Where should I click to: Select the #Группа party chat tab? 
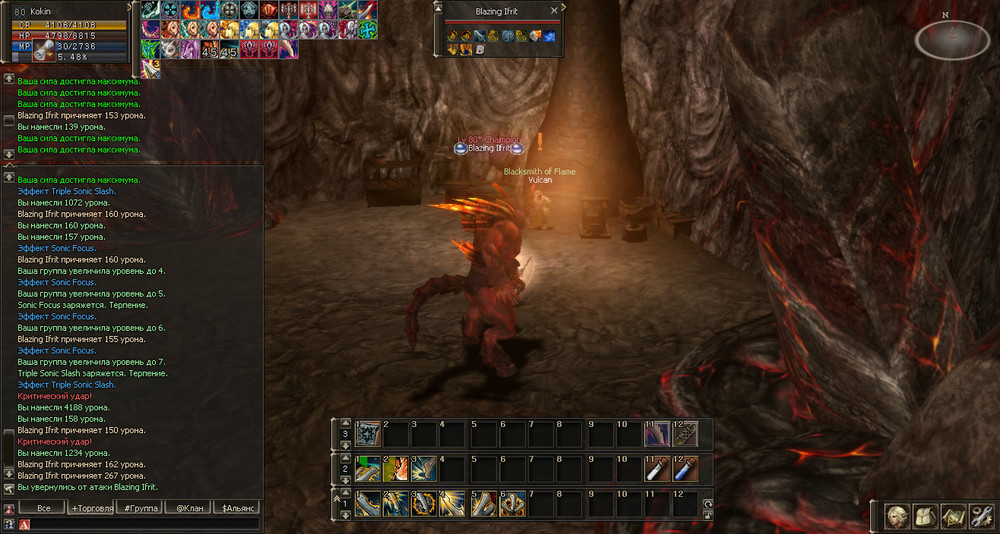pyautogui.click(x=139, y=508)
